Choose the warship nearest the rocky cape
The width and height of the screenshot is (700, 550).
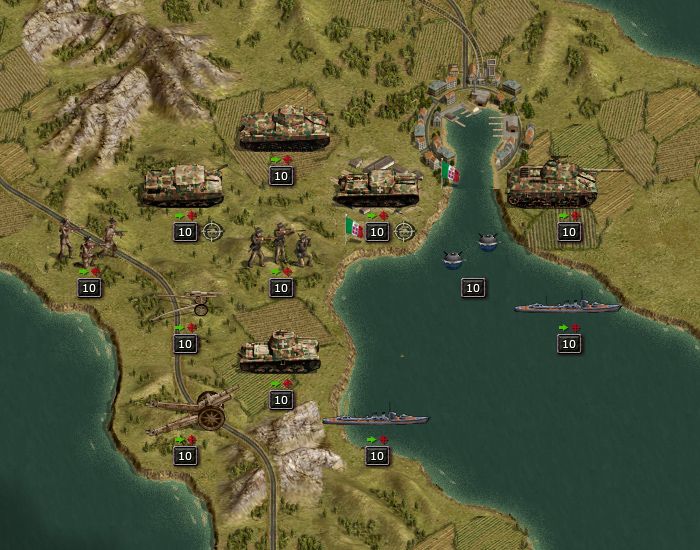[375, 418]
